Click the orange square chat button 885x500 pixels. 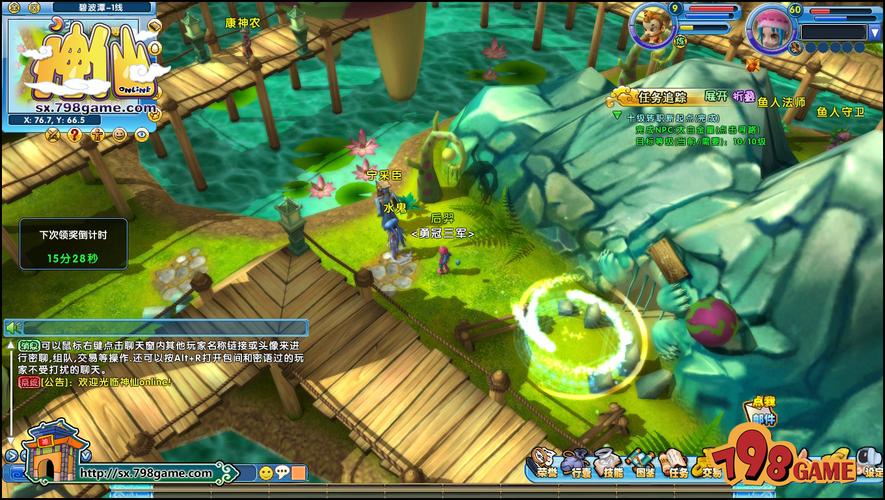299,473
